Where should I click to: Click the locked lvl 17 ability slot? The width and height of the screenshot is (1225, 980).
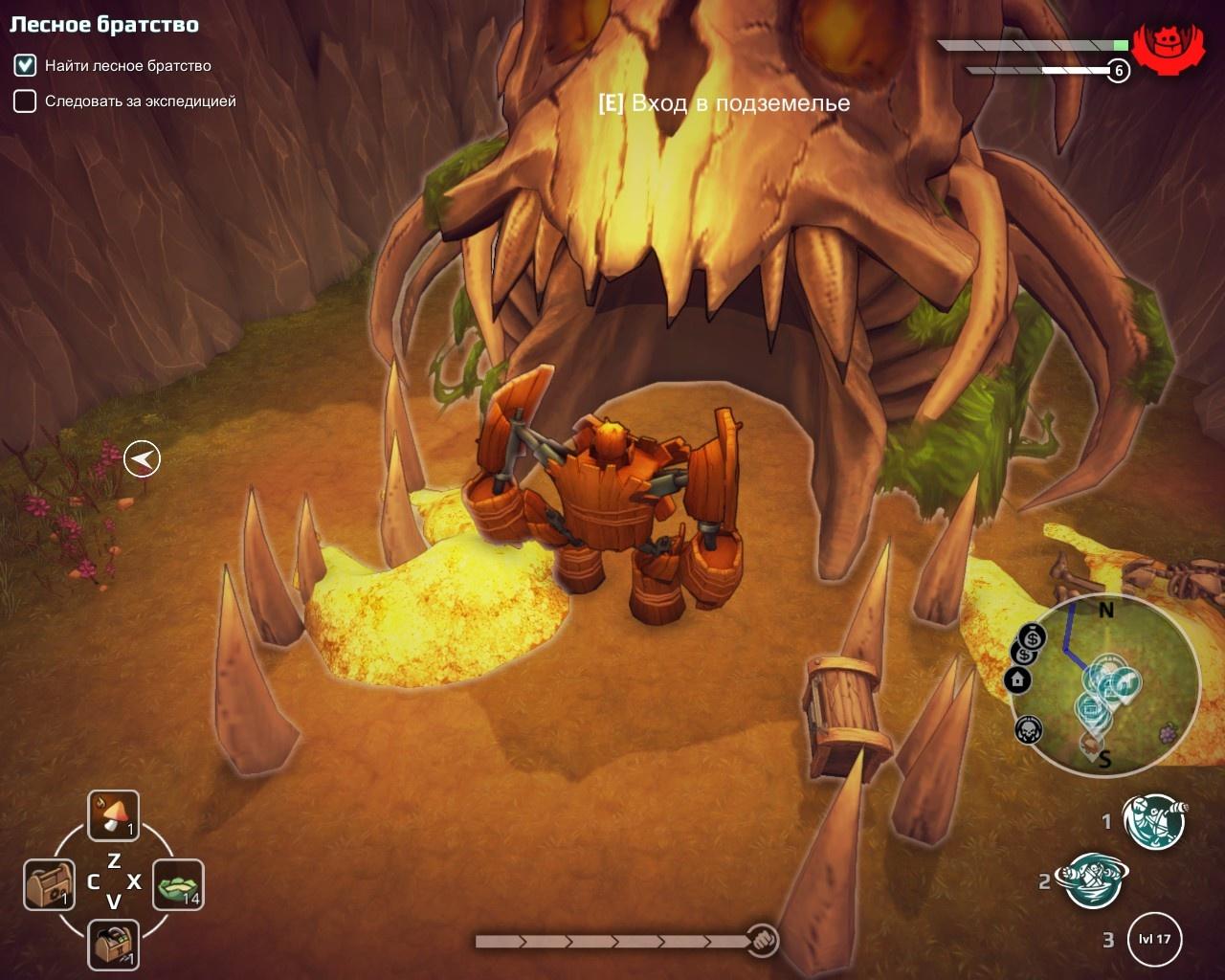pos(1154,939)
